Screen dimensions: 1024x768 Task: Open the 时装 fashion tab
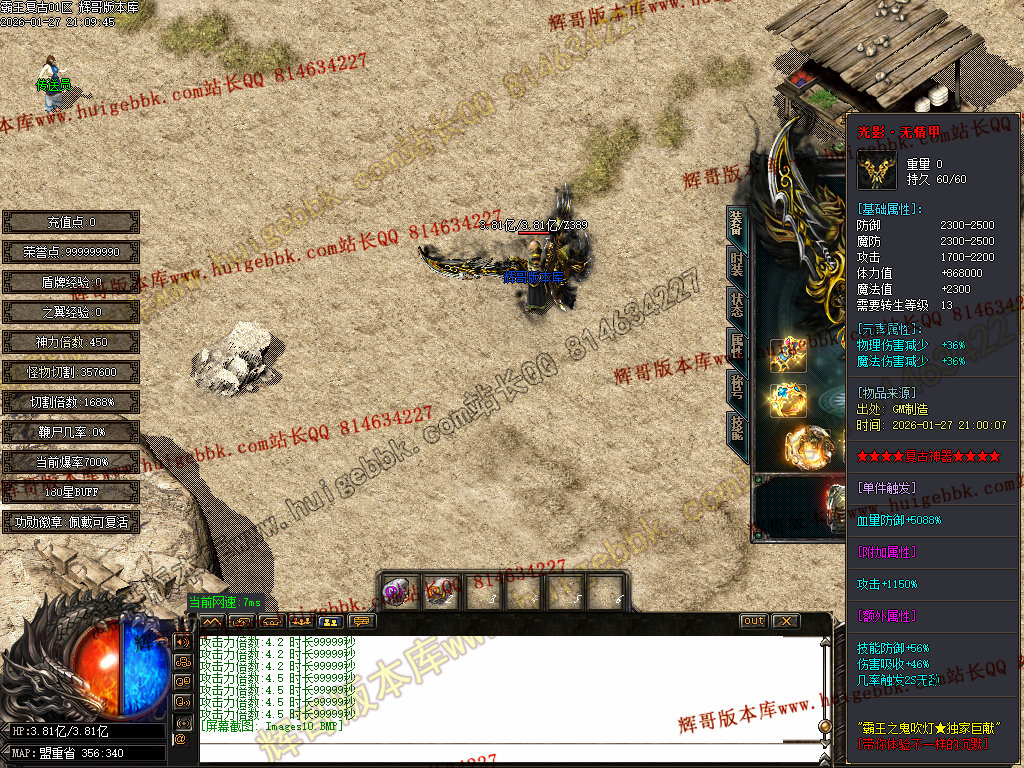737,266
